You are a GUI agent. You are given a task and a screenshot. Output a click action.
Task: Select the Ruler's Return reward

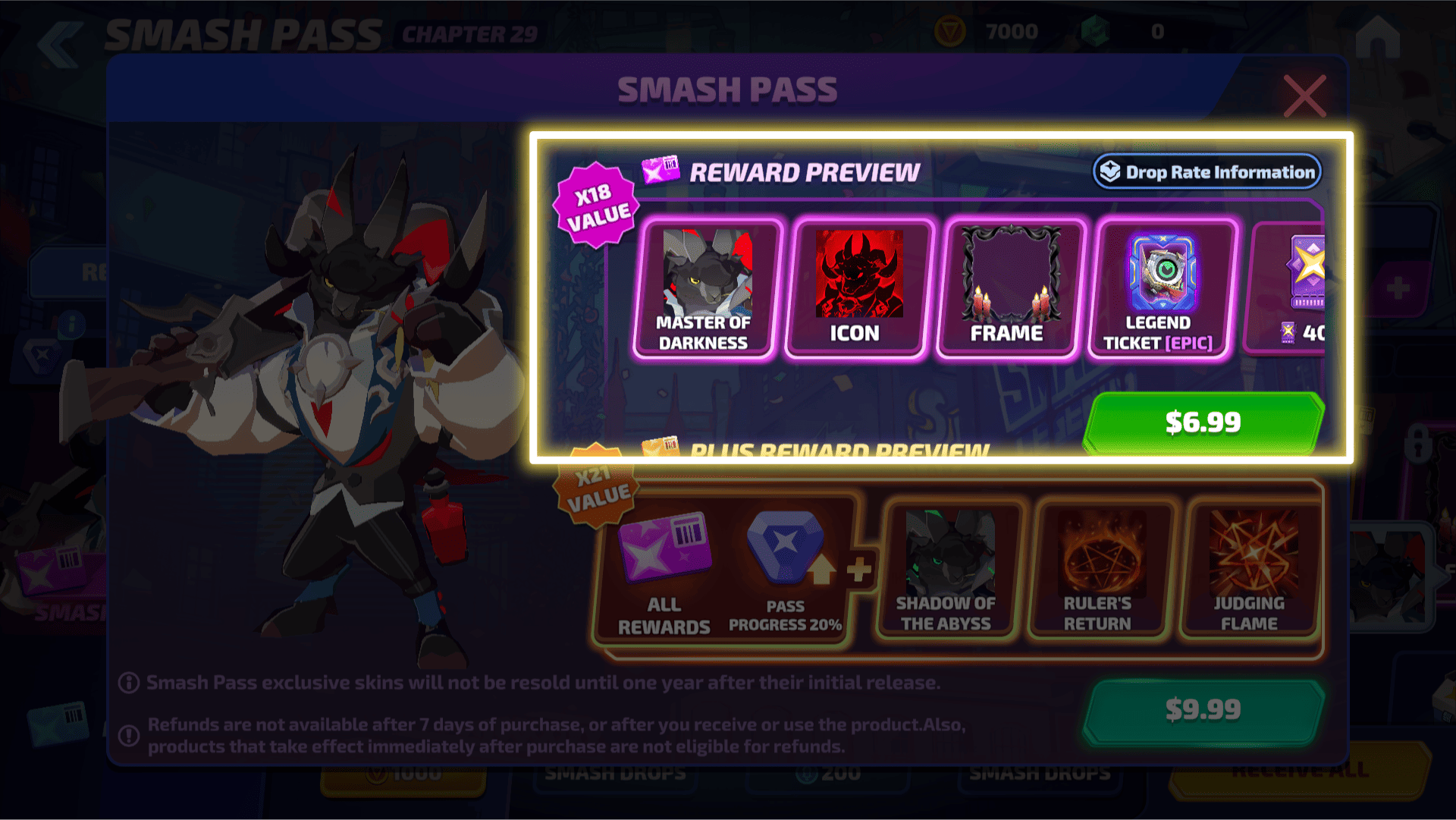1098,570
